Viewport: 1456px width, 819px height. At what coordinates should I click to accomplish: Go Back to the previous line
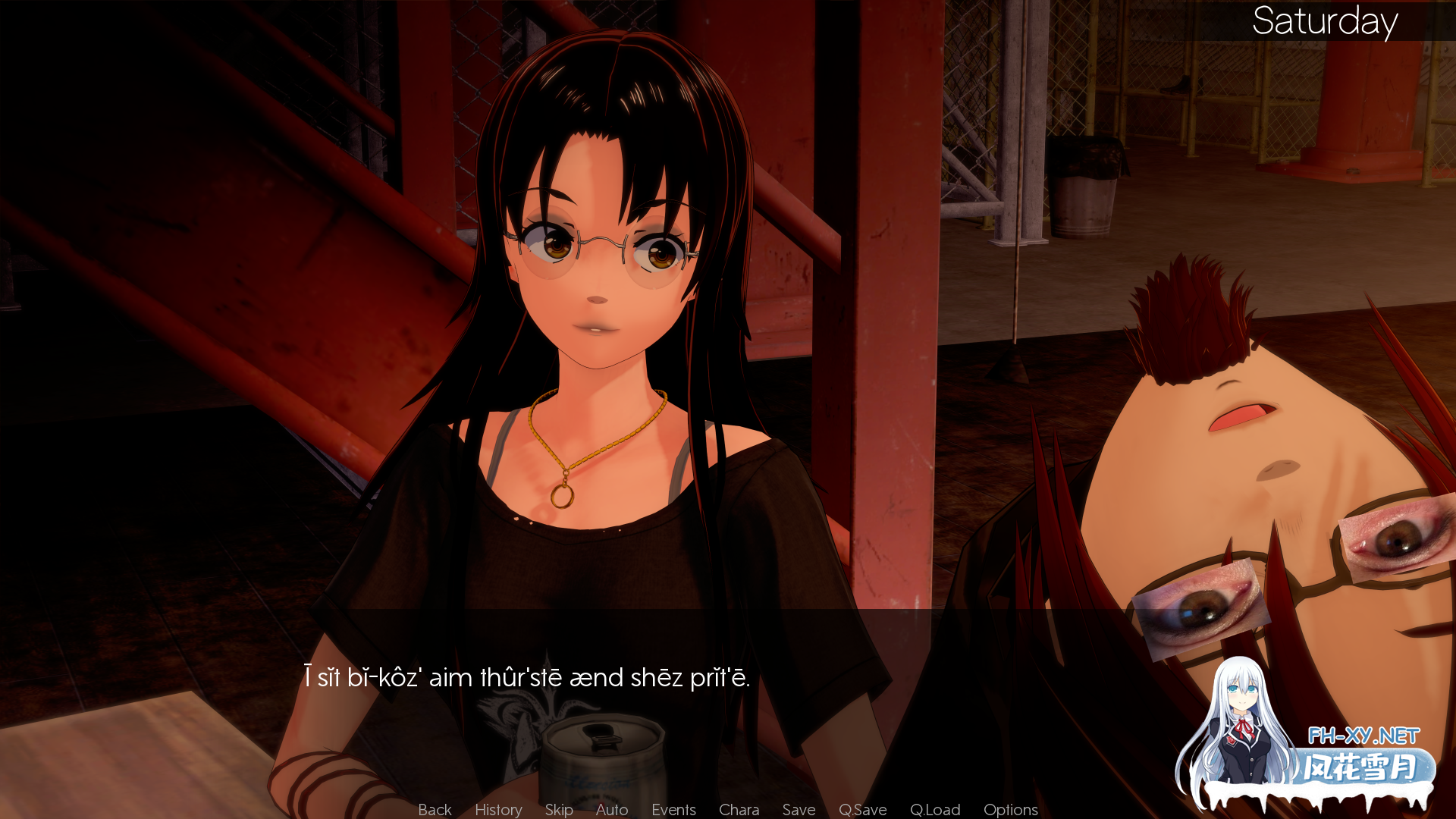click(434, 809)
